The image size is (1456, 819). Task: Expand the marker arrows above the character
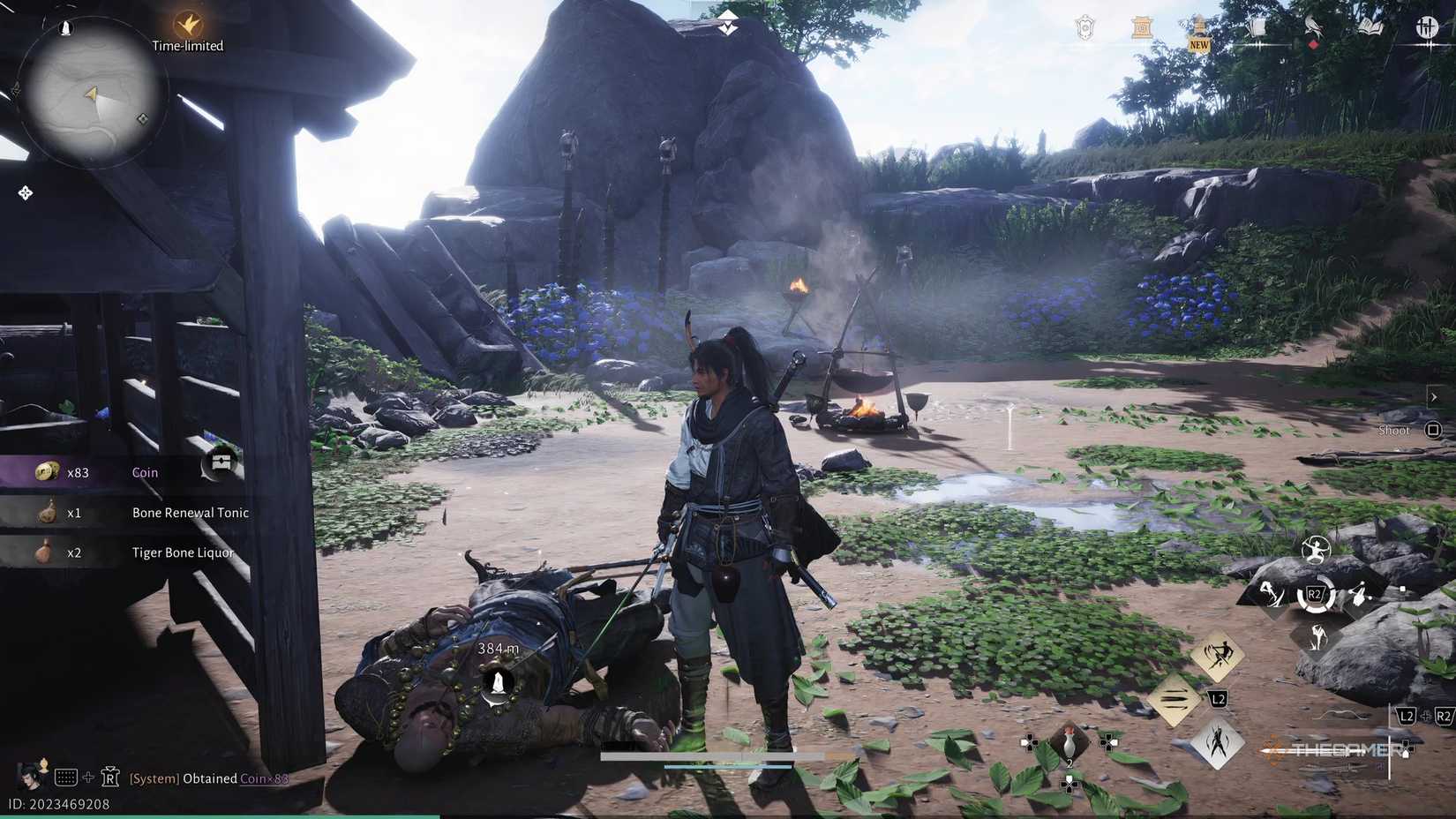(x=725, y=24)
